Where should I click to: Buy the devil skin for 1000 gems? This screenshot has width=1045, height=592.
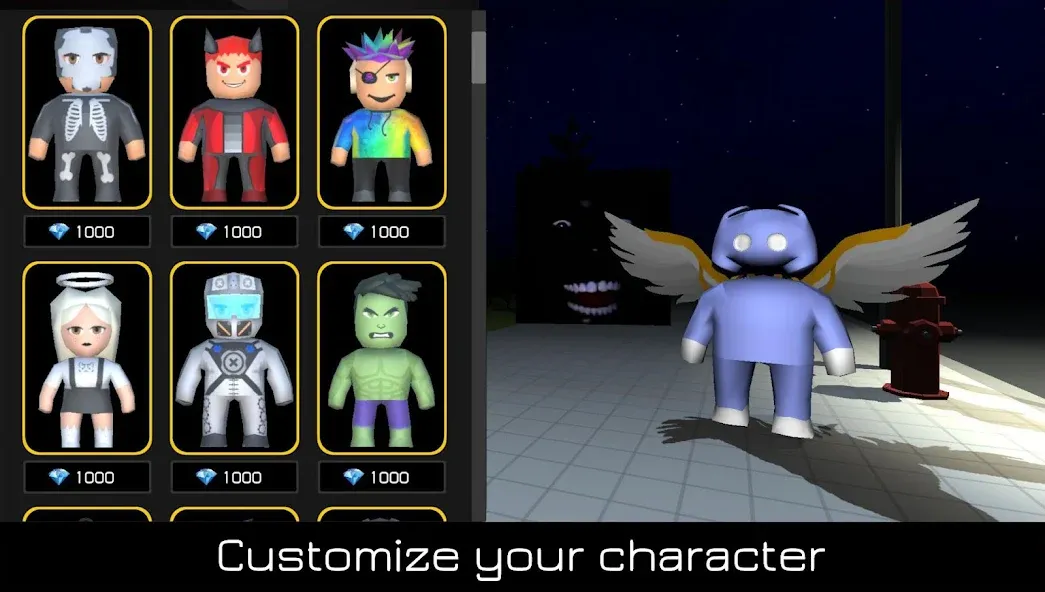(x=234, y=232)
